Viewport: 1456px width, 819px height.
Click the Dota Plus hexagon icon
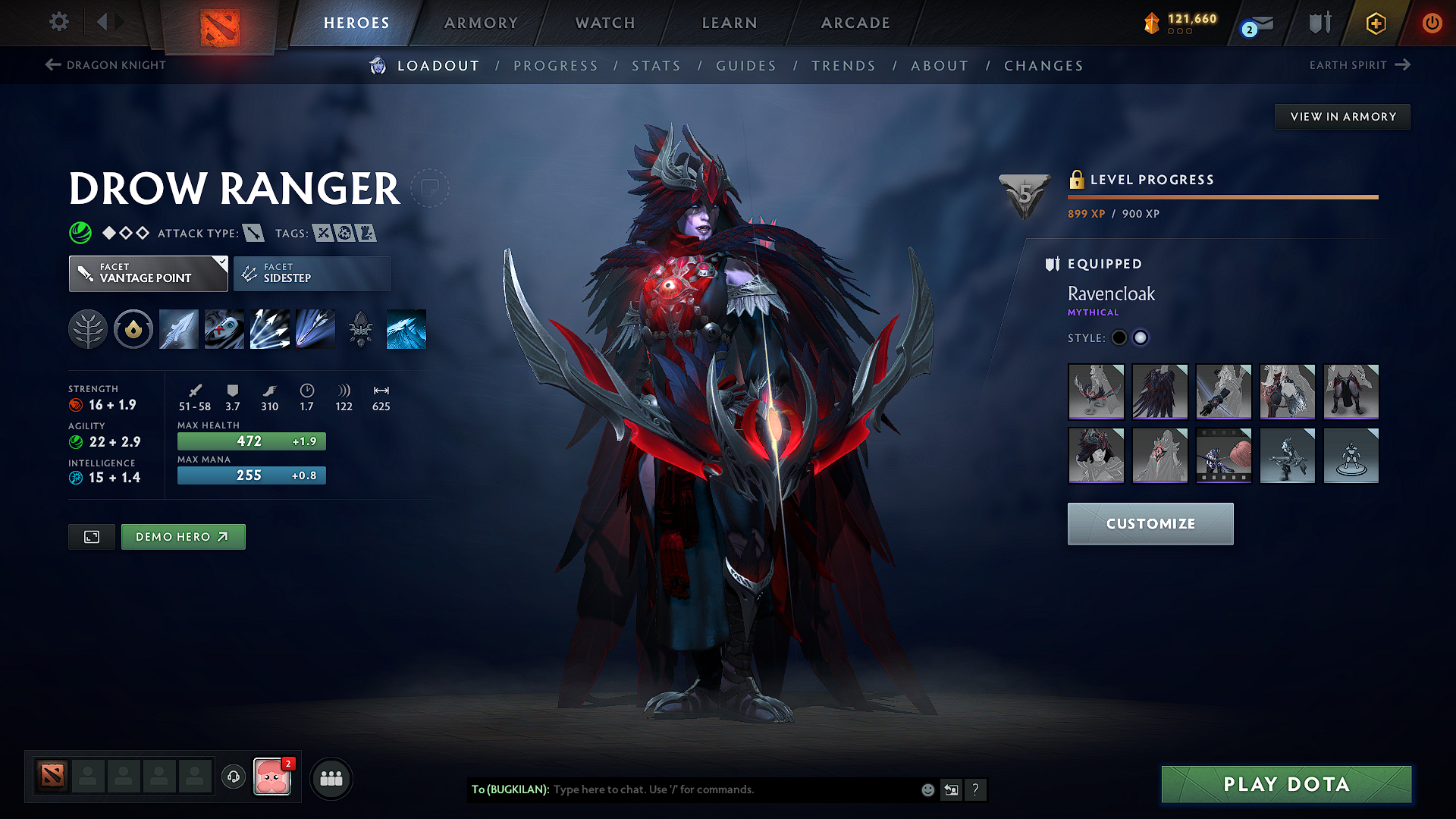pyautogui.click(x=1375, y=23)
